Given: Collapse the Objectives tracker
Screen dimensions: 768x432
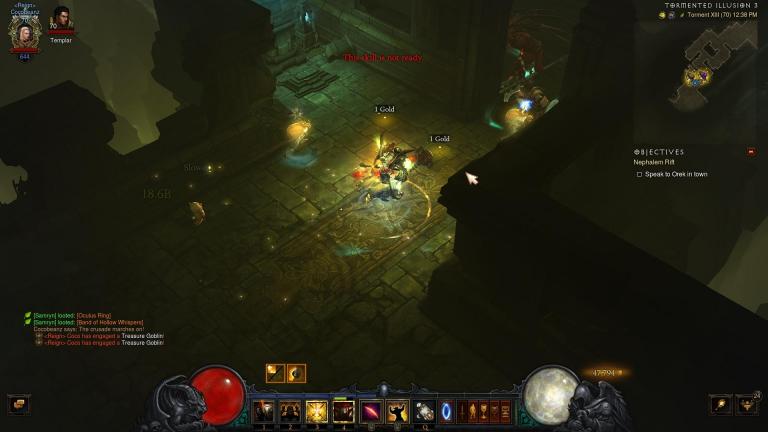Looking at the screenshot, I should pos(751,152).
